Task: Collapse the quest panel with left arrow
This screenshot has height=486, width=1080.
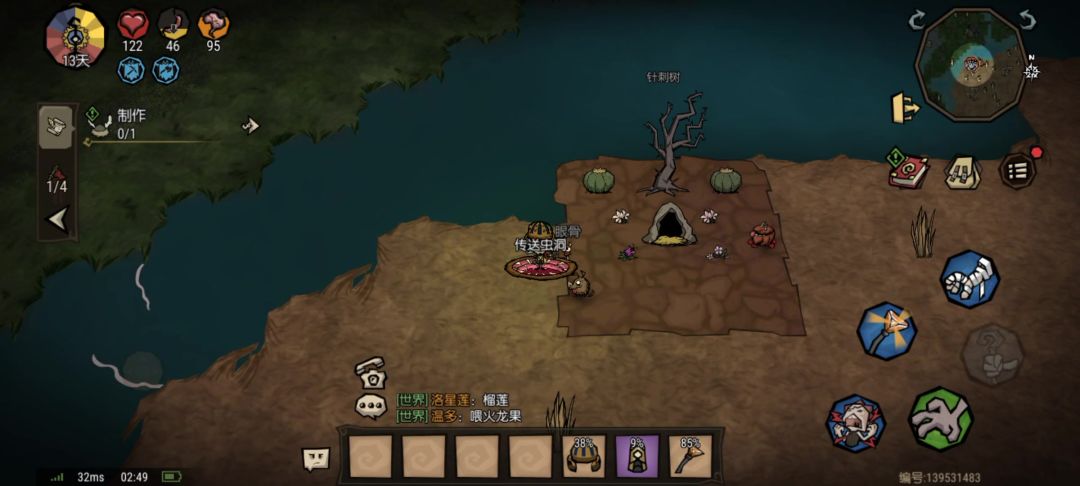Action: [58, 219]
